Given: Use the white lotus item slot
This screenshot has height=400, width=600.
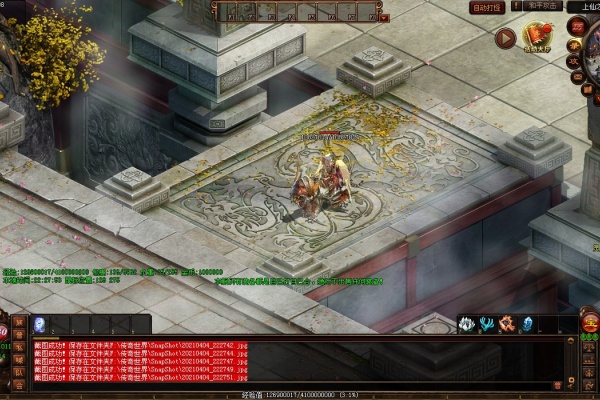Looking at the screenshot, I should pos(466,324).
